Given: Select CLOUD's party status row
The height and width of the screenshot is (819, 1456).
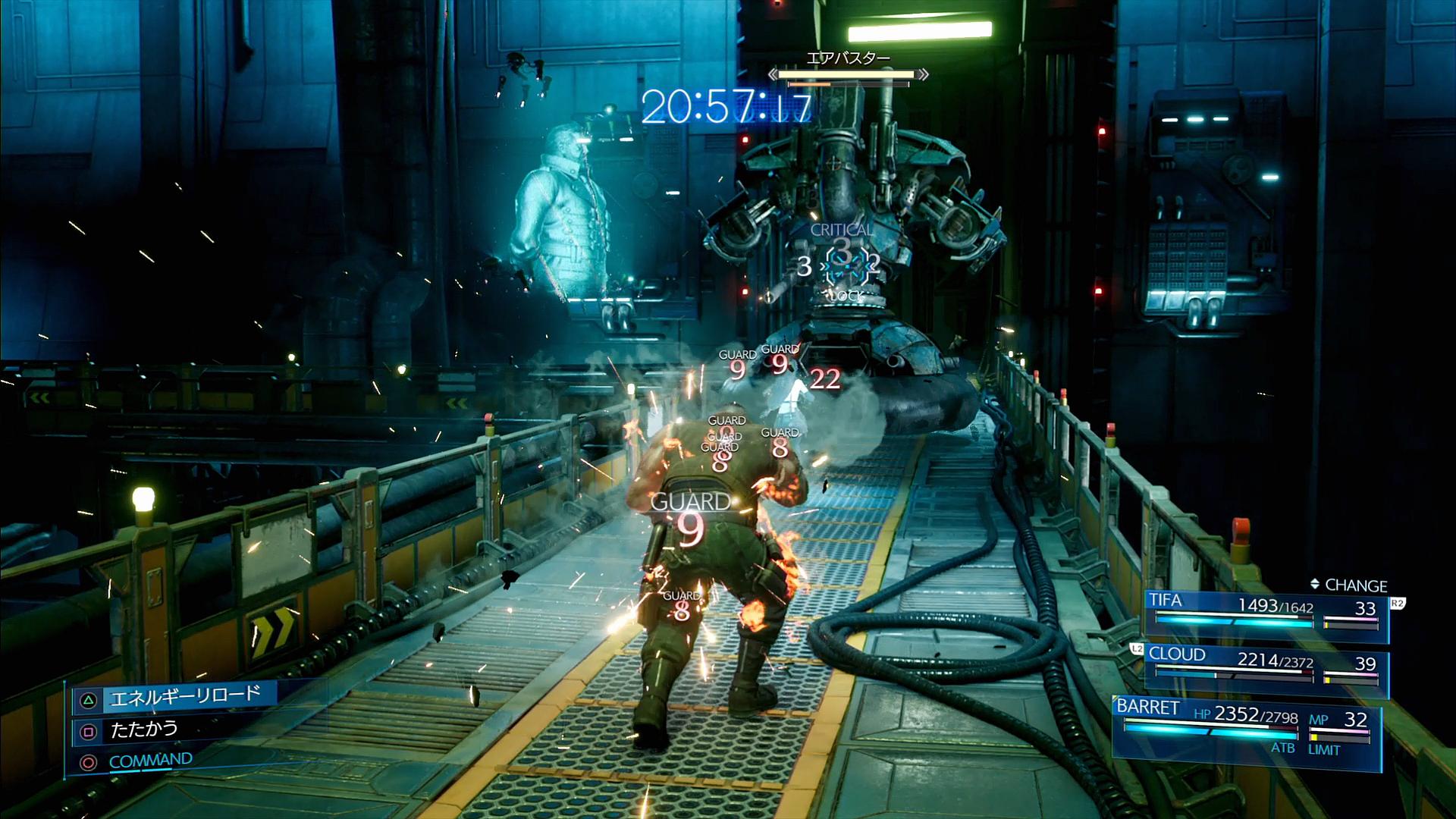Looking at the screenshot, I should [x=1265, y=667].
